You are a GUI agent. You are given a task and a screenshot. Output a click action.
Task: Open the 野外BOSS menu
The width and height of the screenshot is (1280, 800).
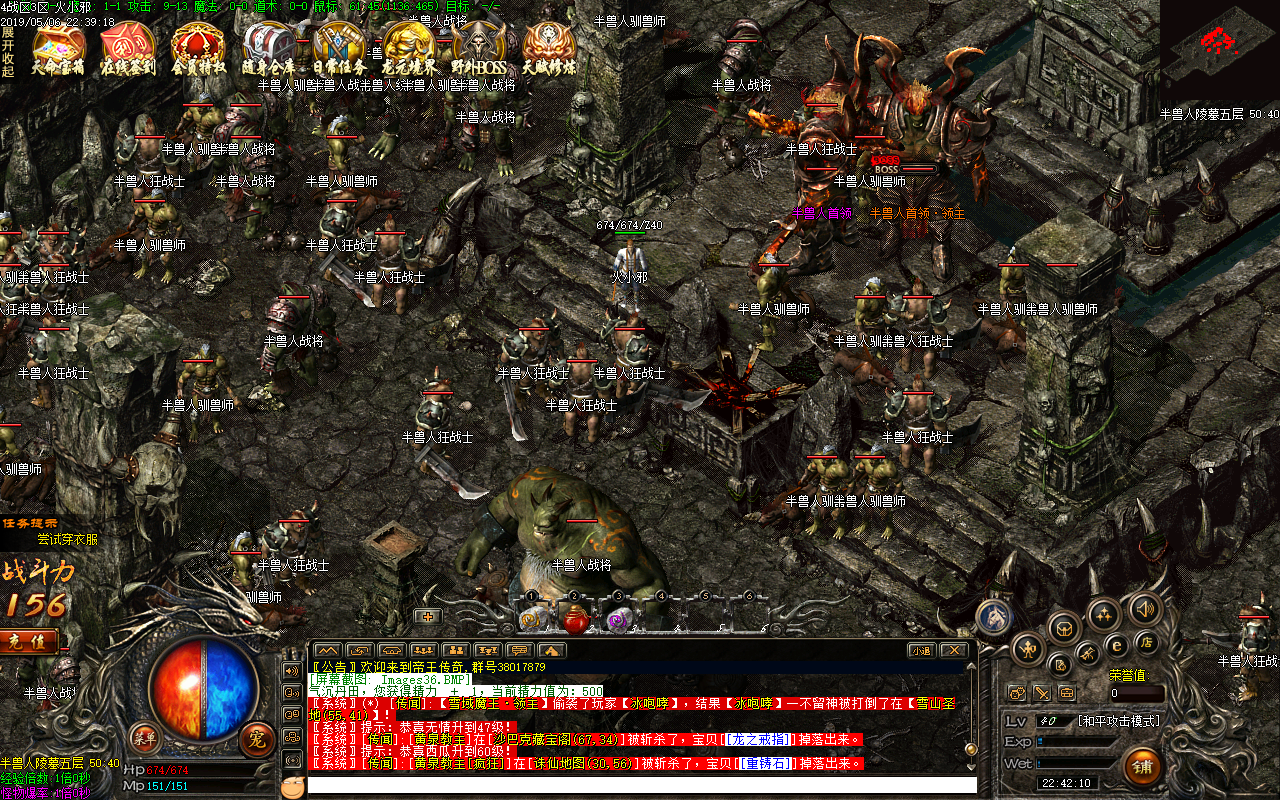[479, 48]
